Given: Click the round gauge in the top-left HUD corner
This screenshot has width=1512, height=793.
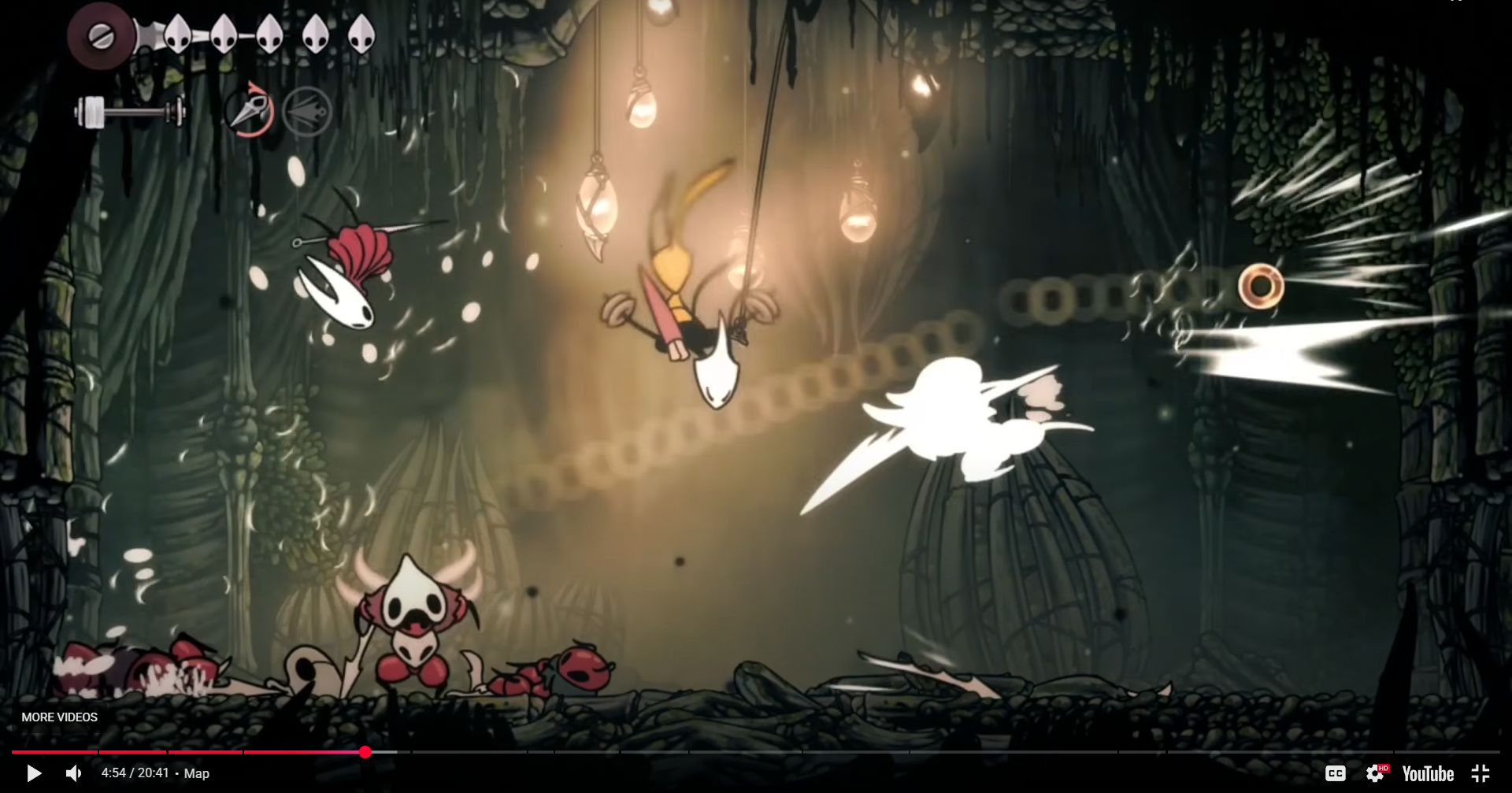Looking at the screenshot, I should [x=99, y=35].
